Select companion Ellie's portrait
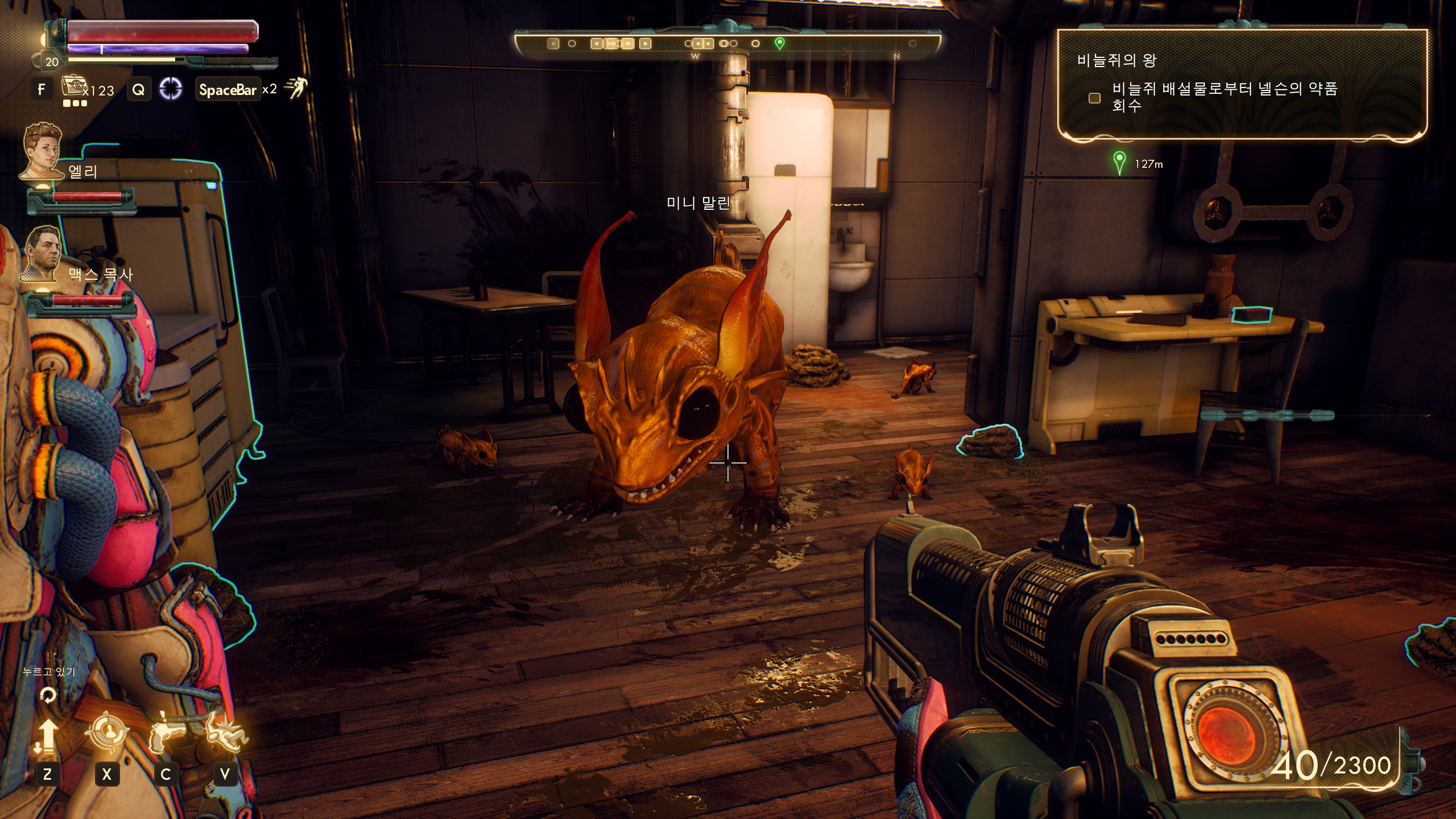 [x=42, y=151]
